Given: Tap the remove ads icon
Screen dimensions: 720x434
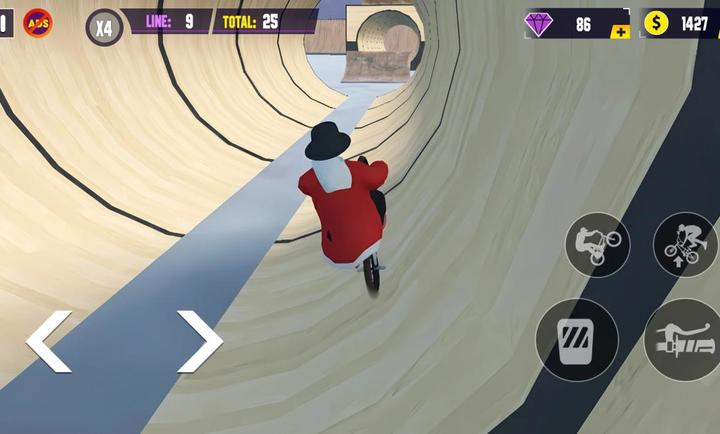Looking at the screenshot, I should [x=38, y=22].
